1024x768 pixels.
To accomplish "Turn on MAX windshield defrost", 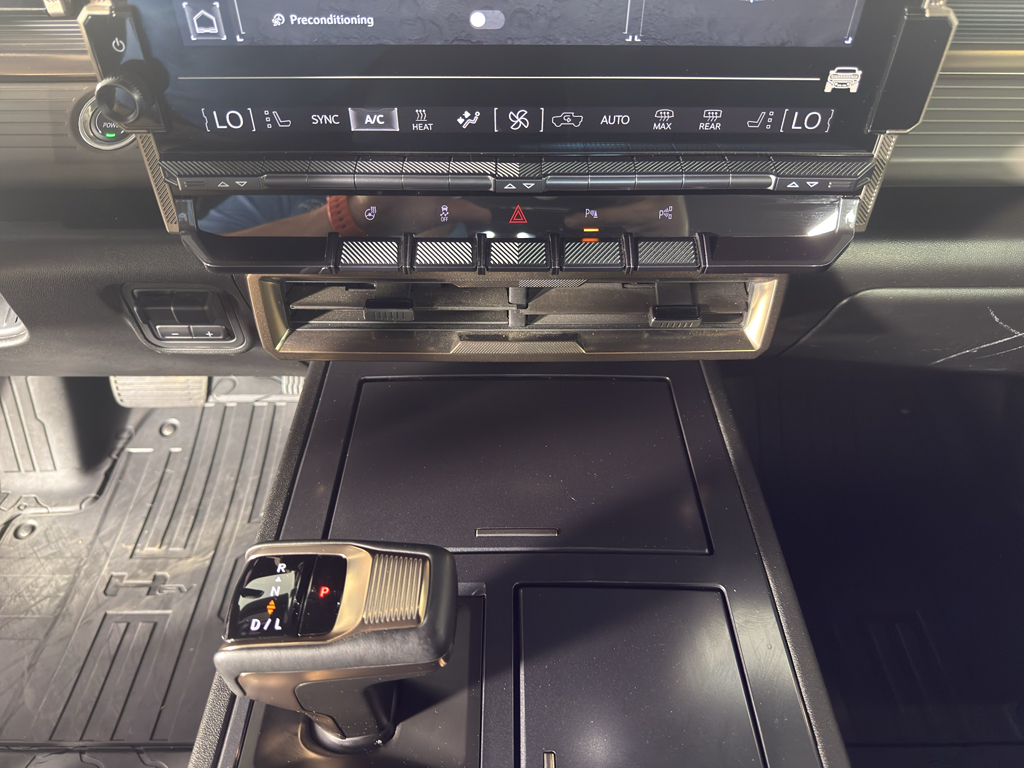I will 662,121.
